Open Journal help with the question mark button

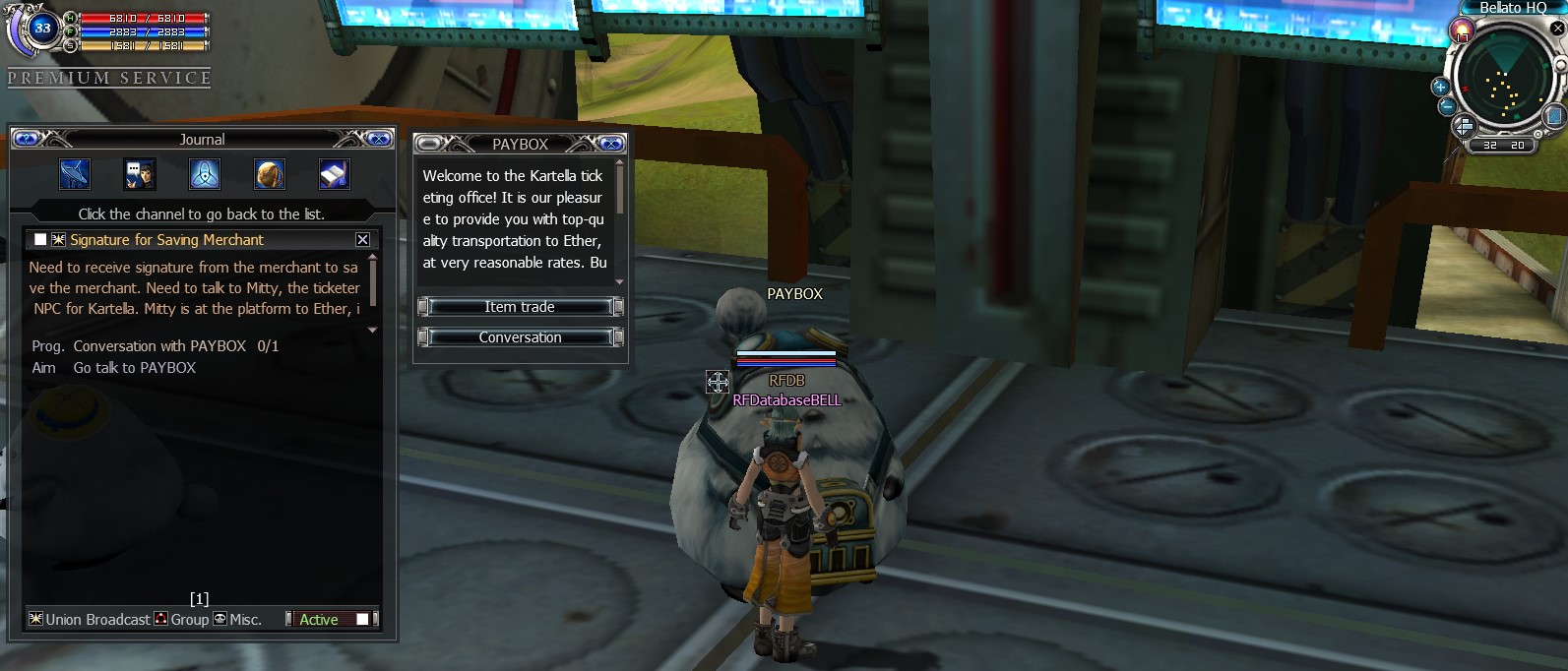(27, 139)
